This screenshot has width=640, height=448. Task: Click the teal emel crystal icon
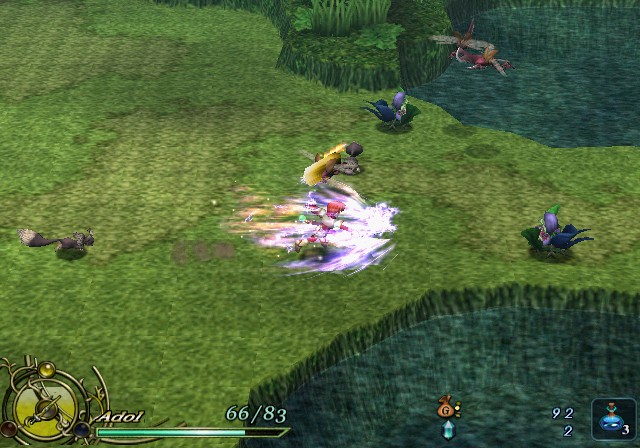point(447,430)
